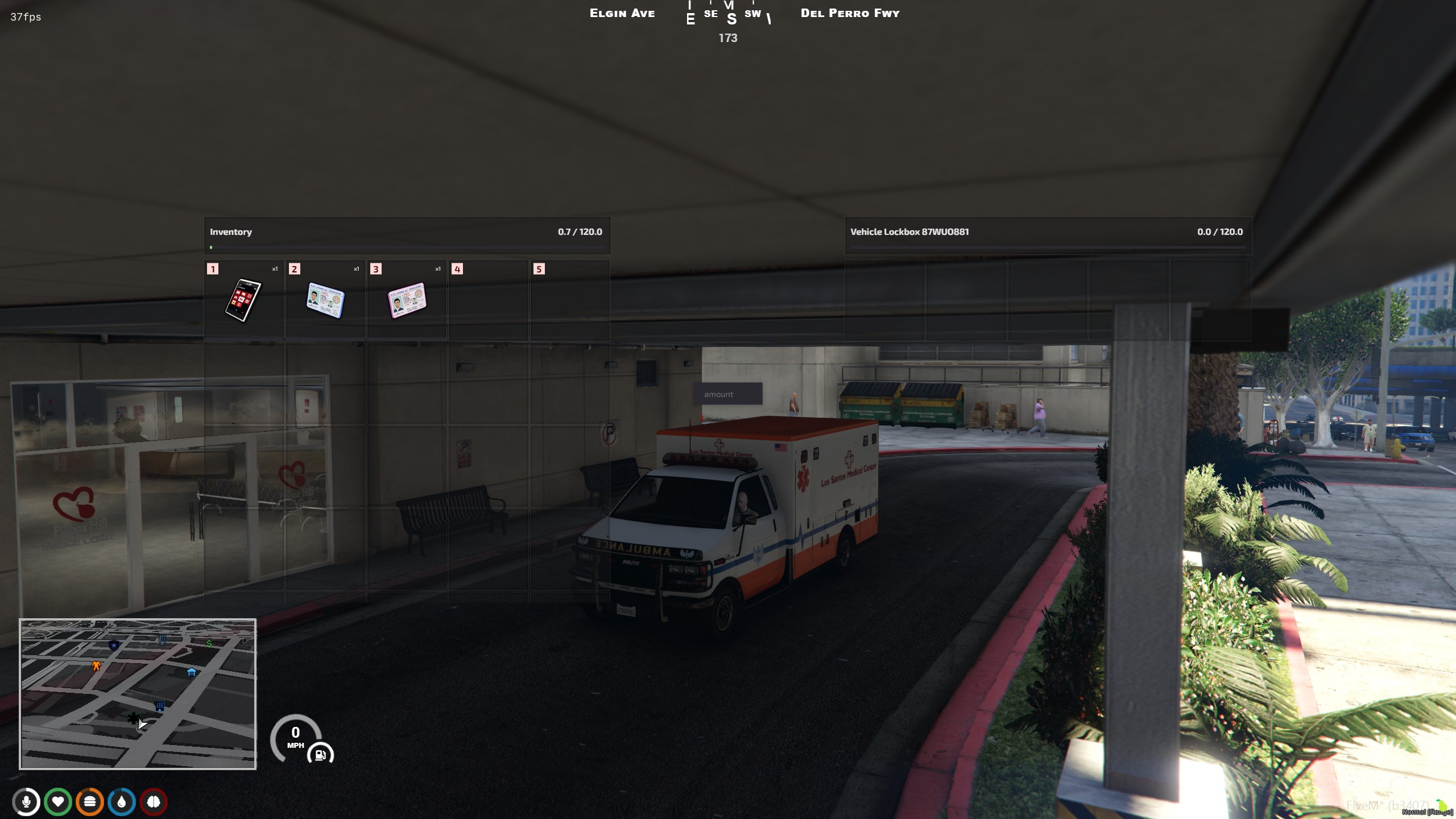
Task: Toggle voice range via the microphone icon
Action: pos(27,803)
